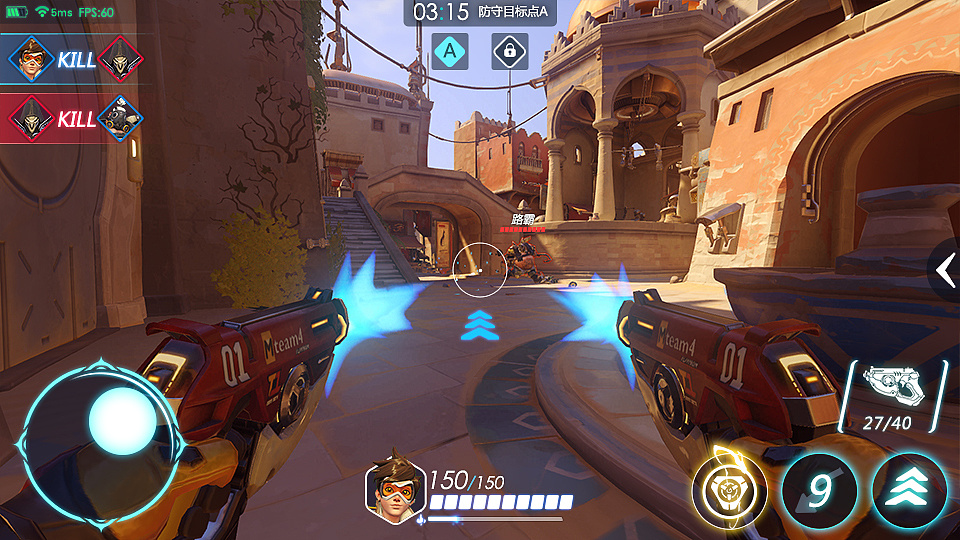Tap the pistol weapon icon to reload
The width and height of the screenshot is (960, 540).
coord(891,386)
